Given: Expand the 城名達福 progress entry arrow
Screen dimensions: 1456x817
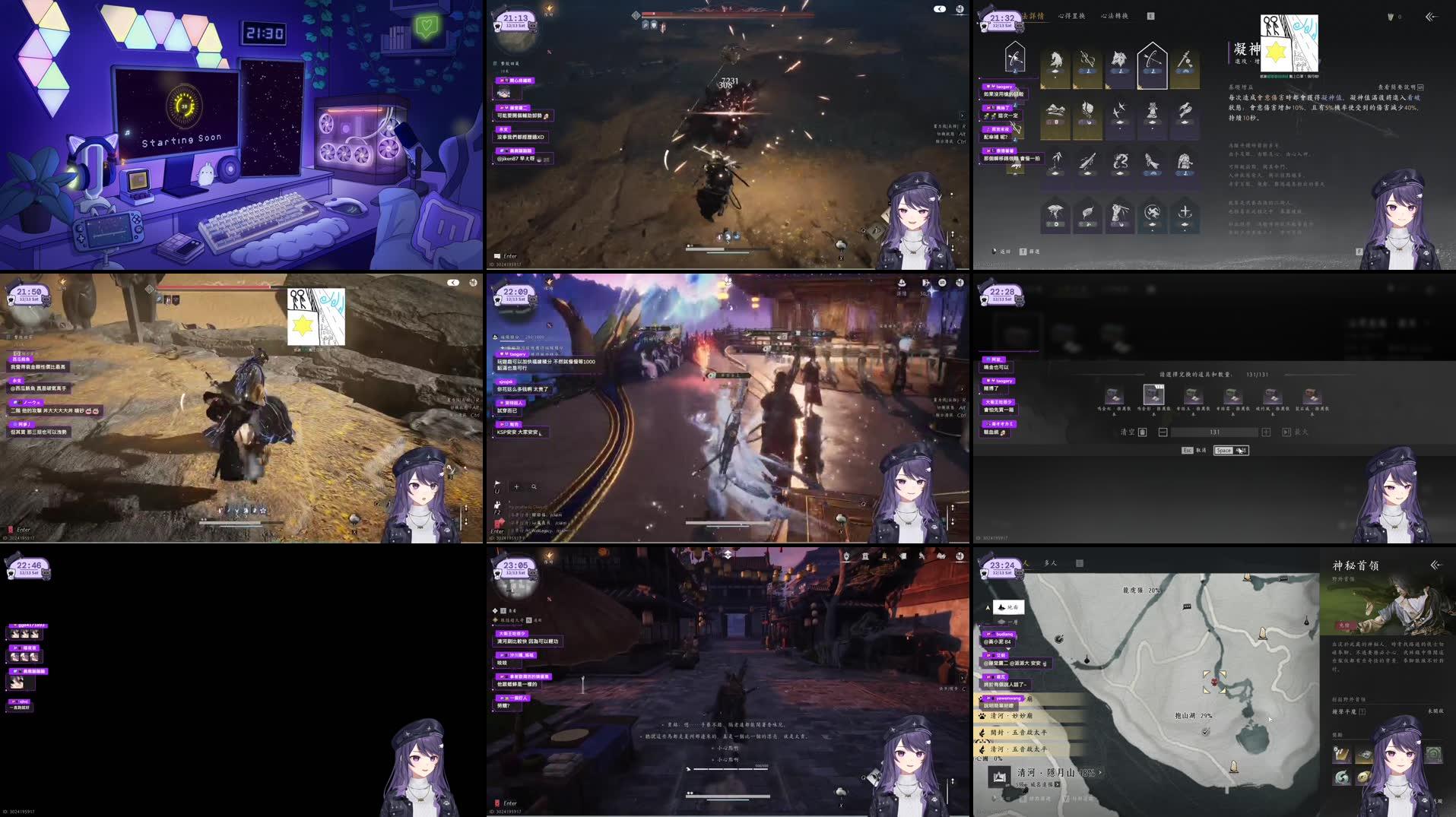Looking at the screenshot, I should (x=1057, y=784).
